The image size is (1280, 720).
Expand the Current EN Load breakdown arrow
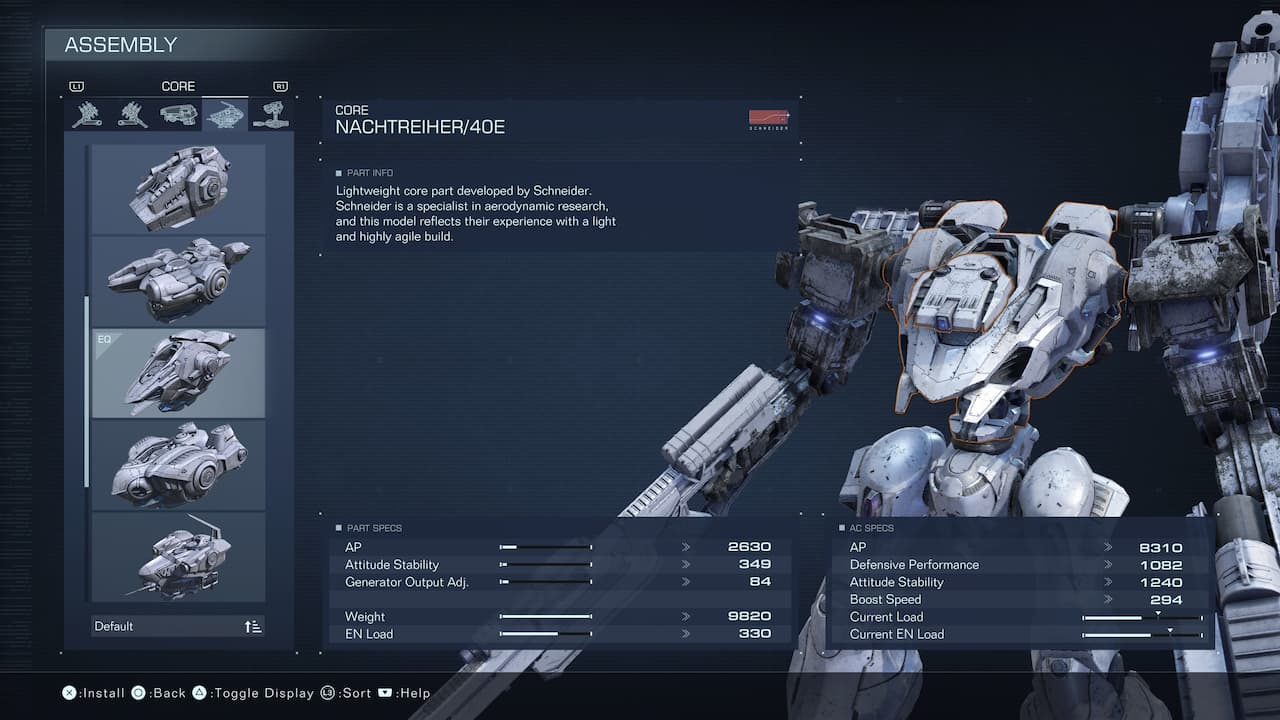1170,629
